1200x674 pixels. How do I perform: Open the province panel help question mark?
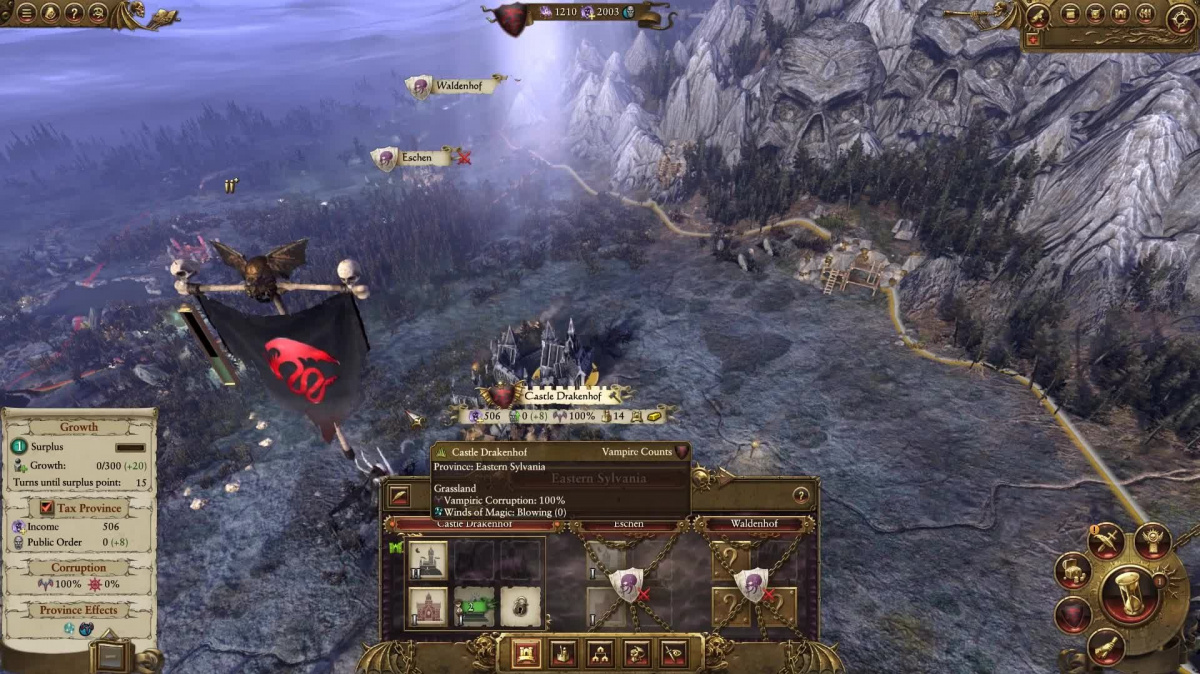(800, 495)
